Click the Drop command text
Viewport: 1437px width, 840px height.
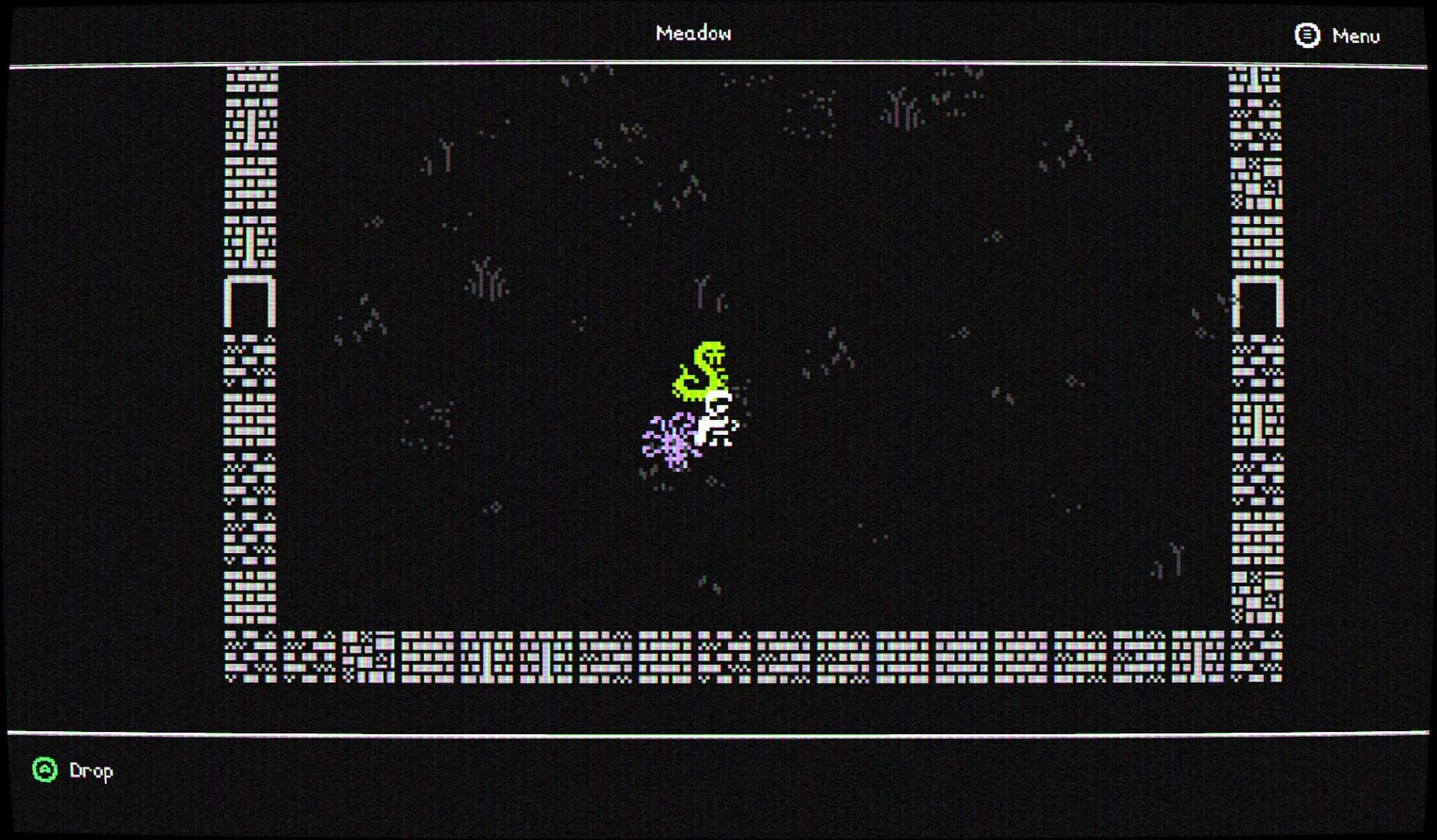pyautogui.click(x=89, y=771)
